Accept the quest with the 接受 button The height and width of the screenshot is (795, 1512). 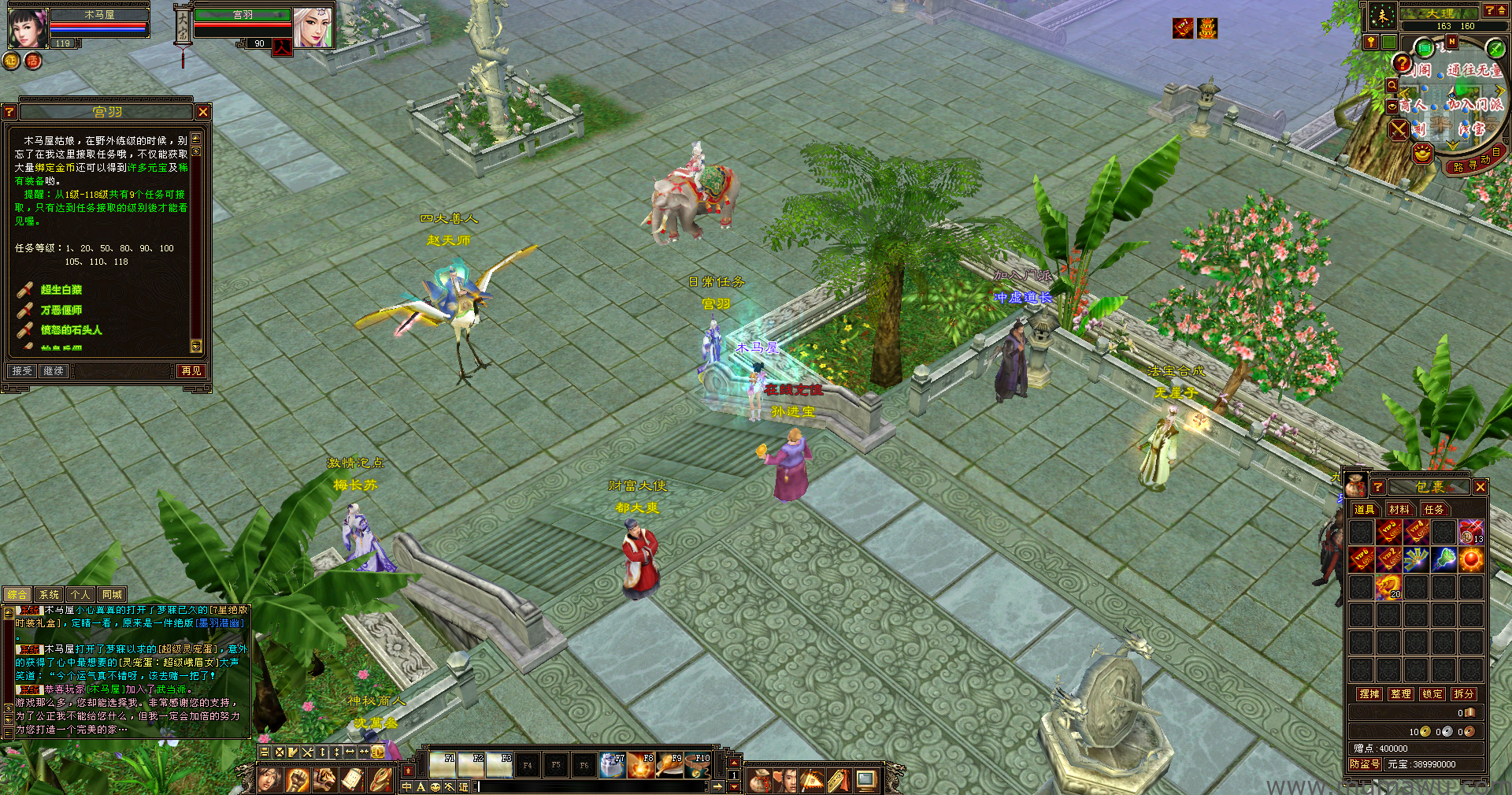click(x=22, y=370)
